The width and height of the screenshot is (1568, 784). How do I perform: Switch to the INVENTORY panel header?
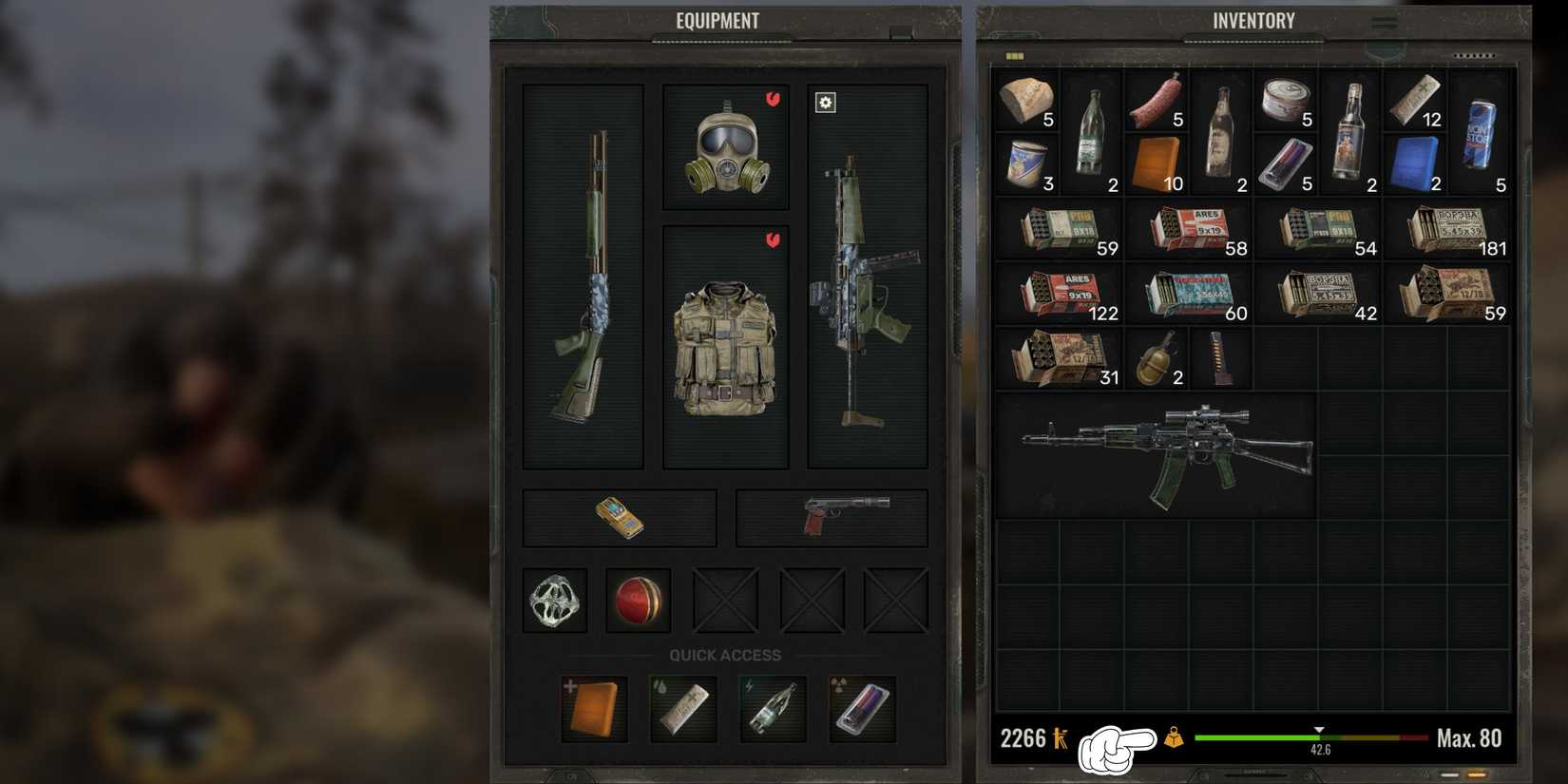click(1253, 19)
